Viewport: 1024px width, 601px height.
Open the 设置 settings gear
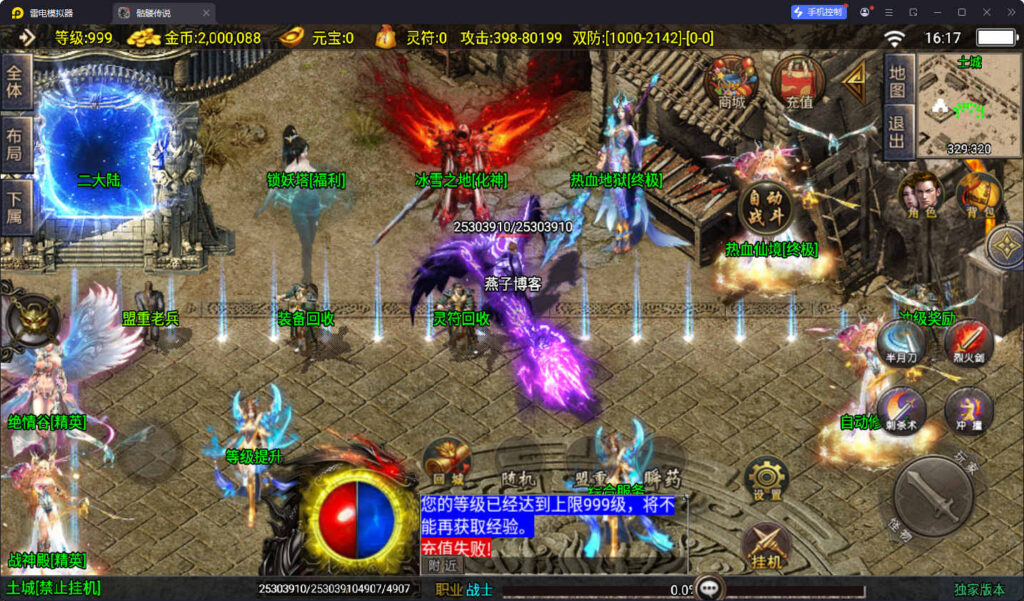[x=766, y=479]
